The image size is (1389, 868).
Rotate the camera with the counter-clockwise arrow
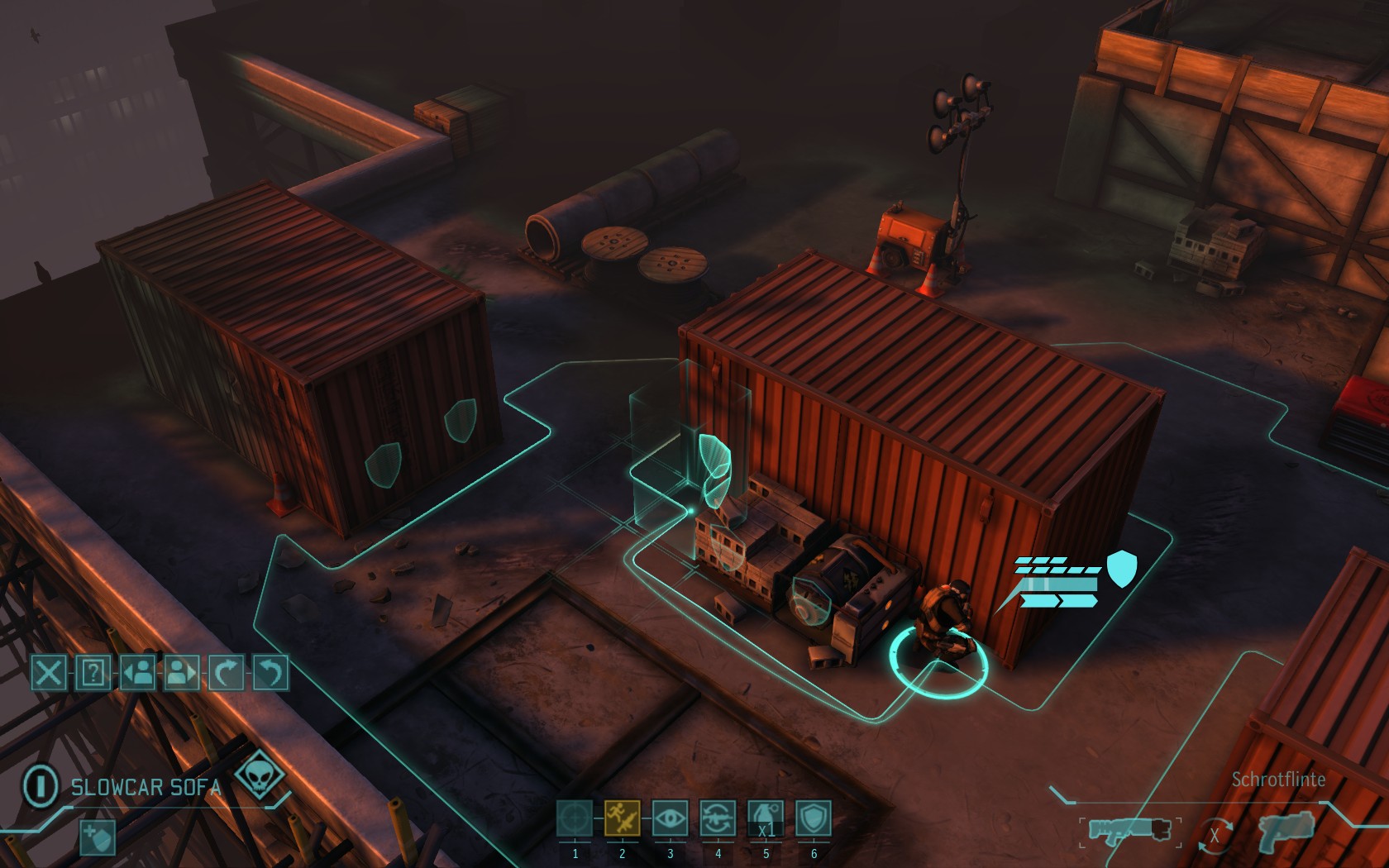[x=270, y=673]
